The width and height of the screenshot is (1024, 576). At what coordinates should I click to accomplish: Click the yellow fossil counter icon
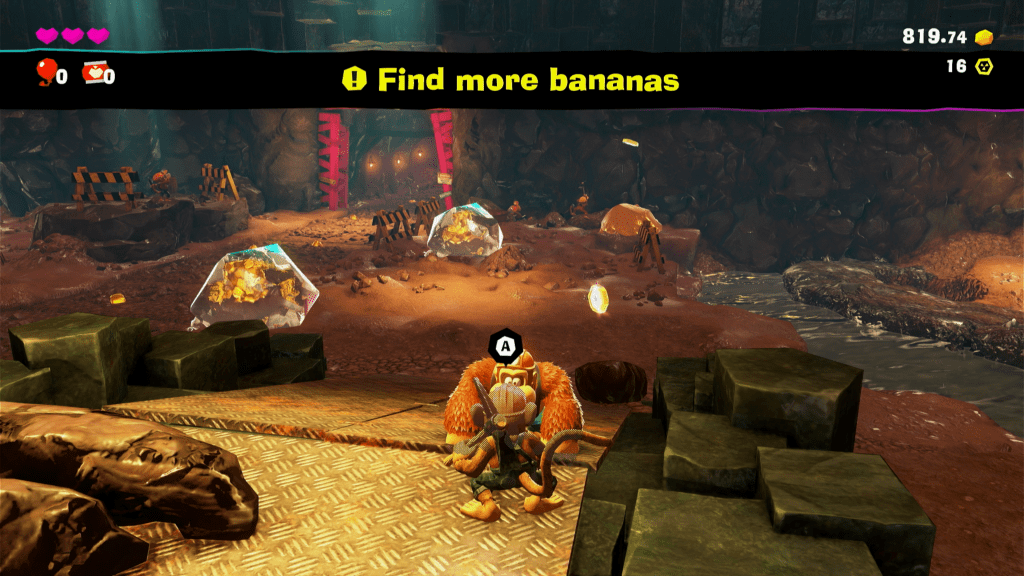pos(984,67)
